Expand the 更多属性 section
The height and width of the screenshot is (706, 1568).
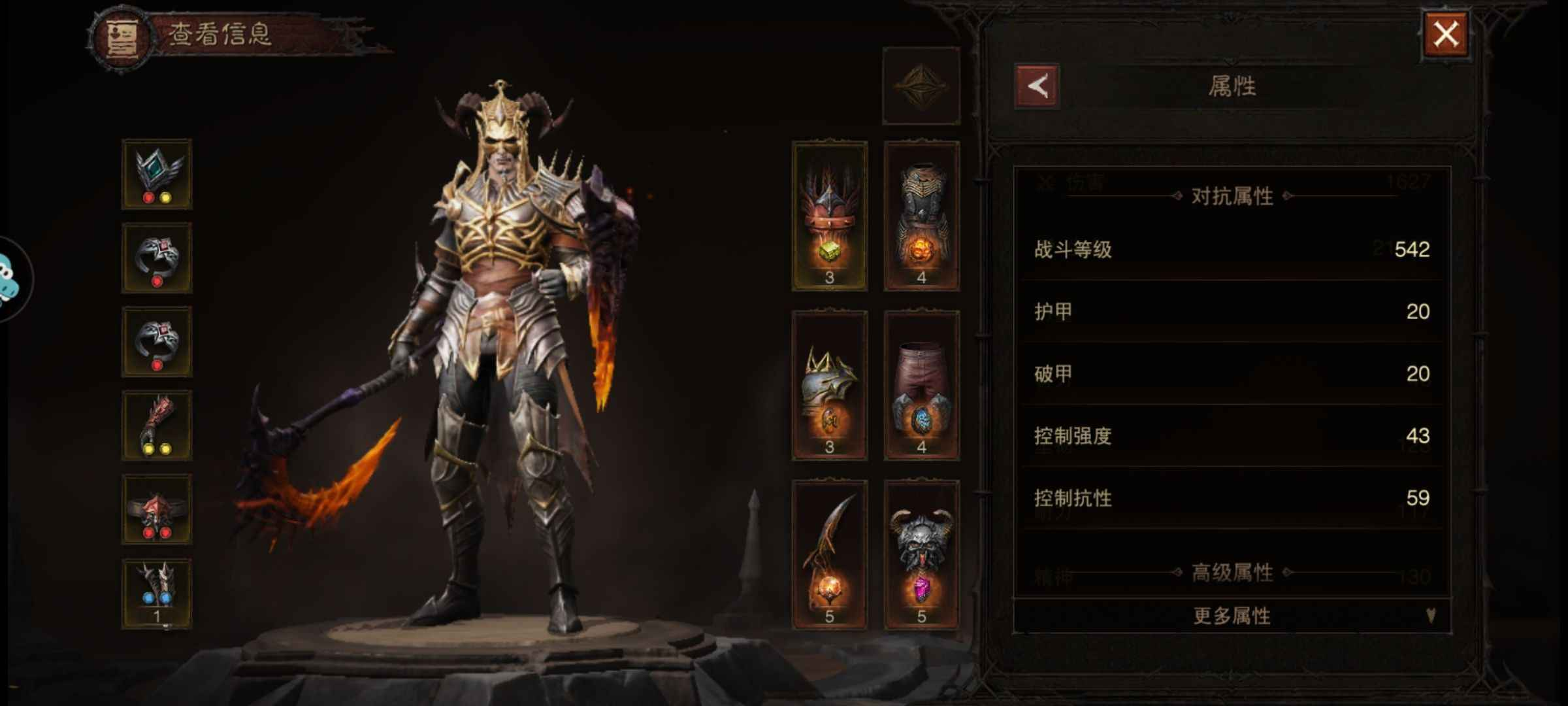tap(1232, 615)
